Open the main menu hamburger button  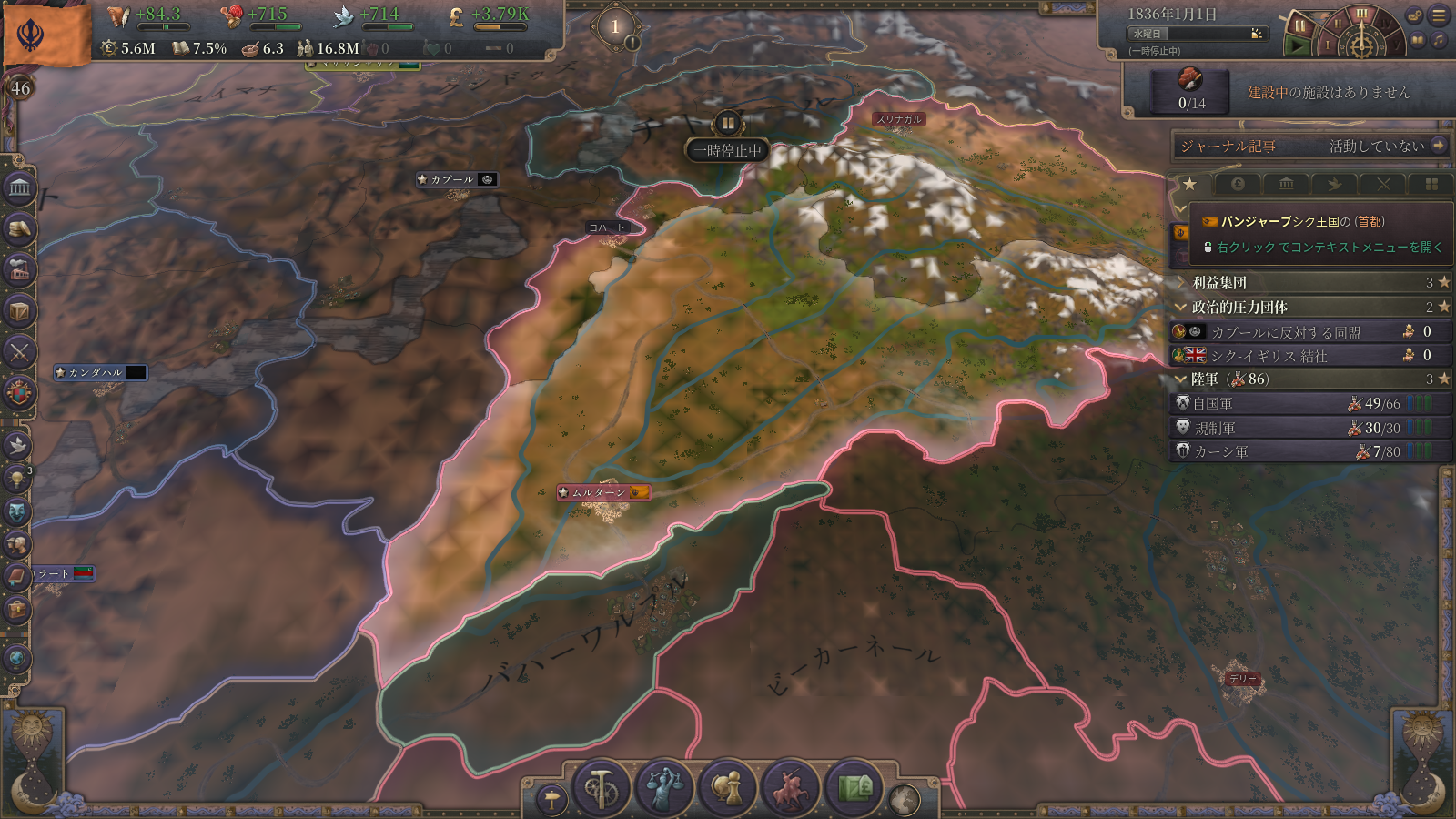coord(1439,15)
